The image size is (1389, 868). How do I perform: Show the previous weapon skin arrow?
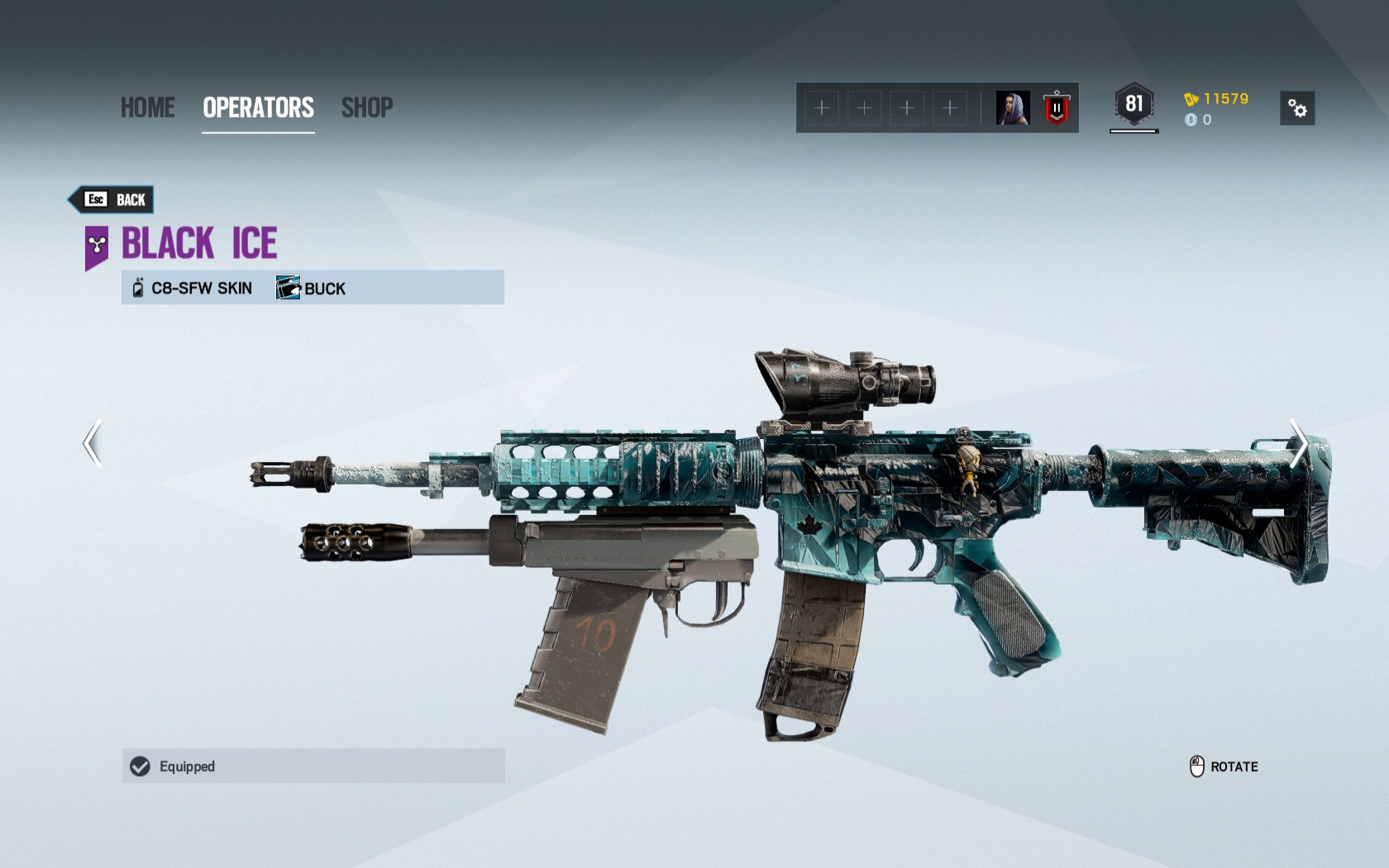93,443
